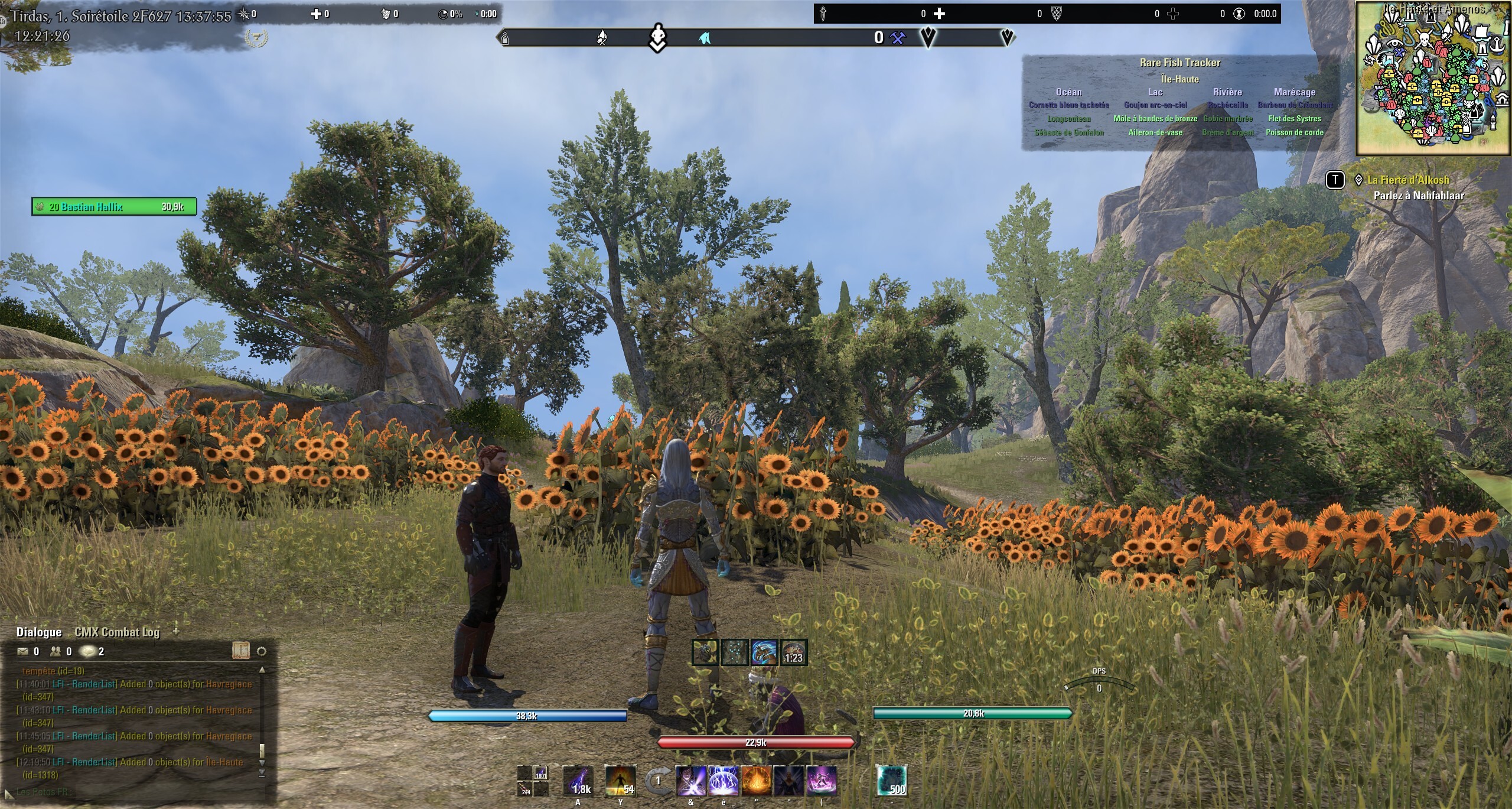The width and height of the screenshot is (1512, 809).
Task: Use the potion quickslot showing 1,8k
Action: (x=578, y=781)
